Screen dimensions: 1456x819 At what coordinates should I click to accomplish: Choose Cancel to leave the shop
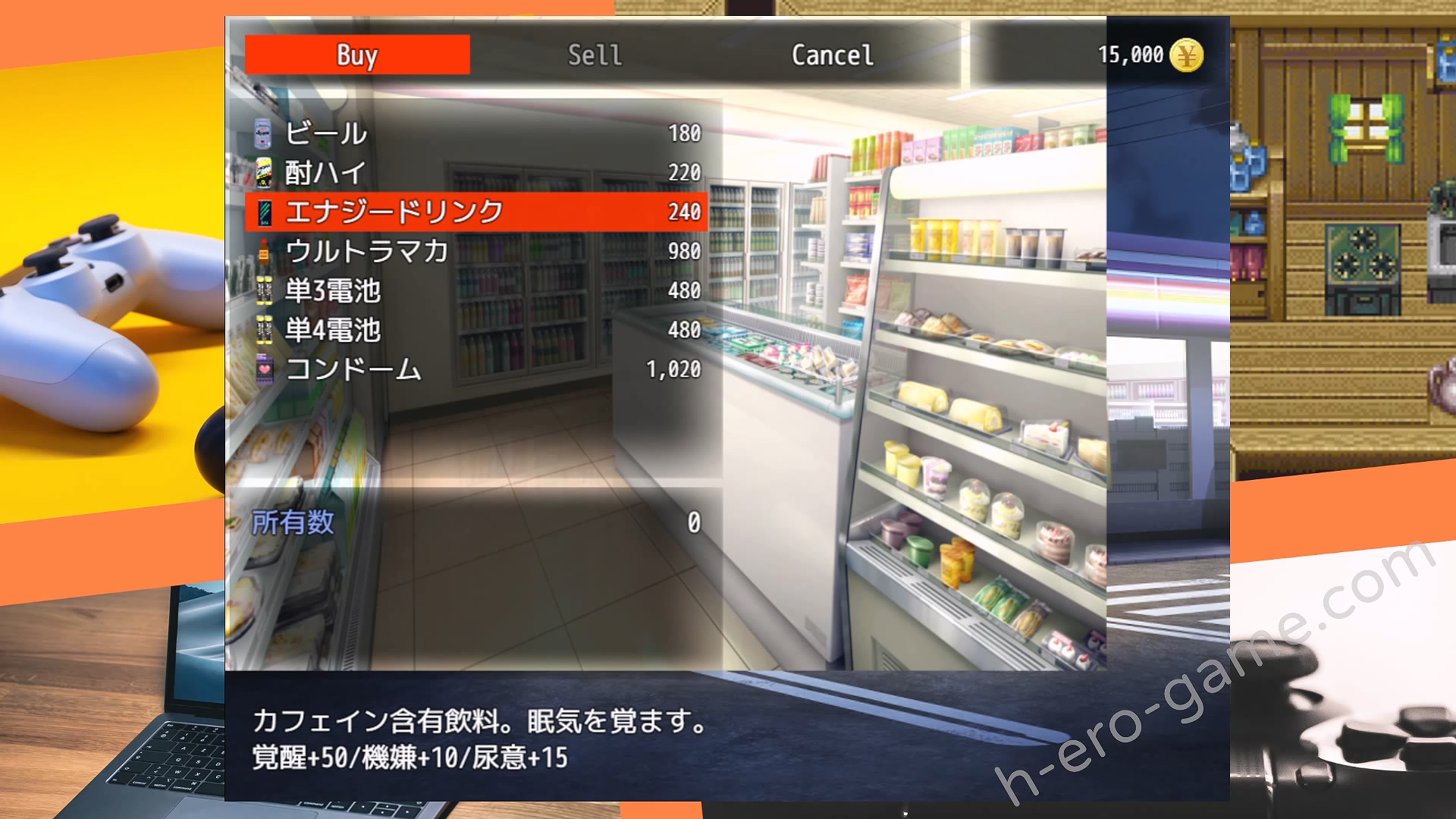[832, 55]
